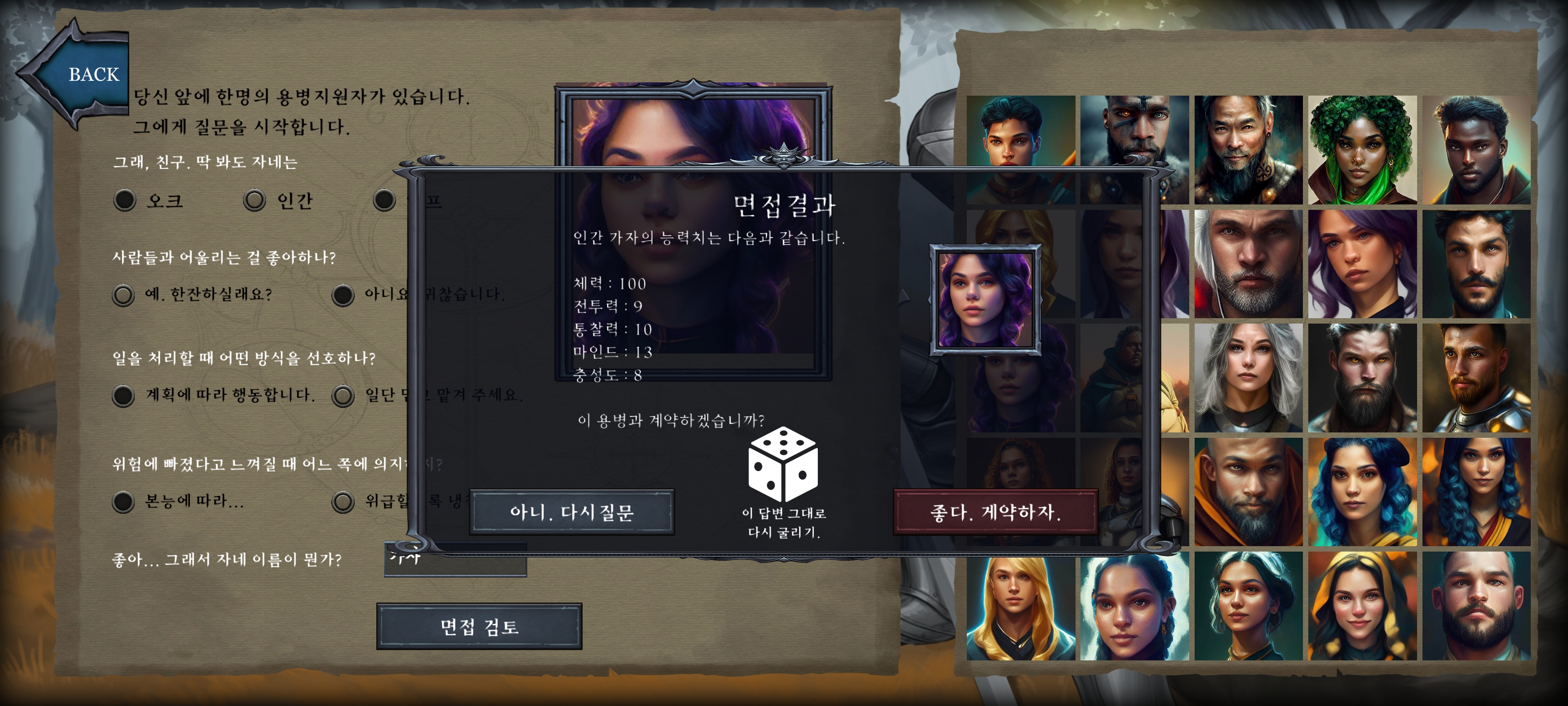
Task: Click the '면접 검토' review button
Action: (x=479, y=626)
